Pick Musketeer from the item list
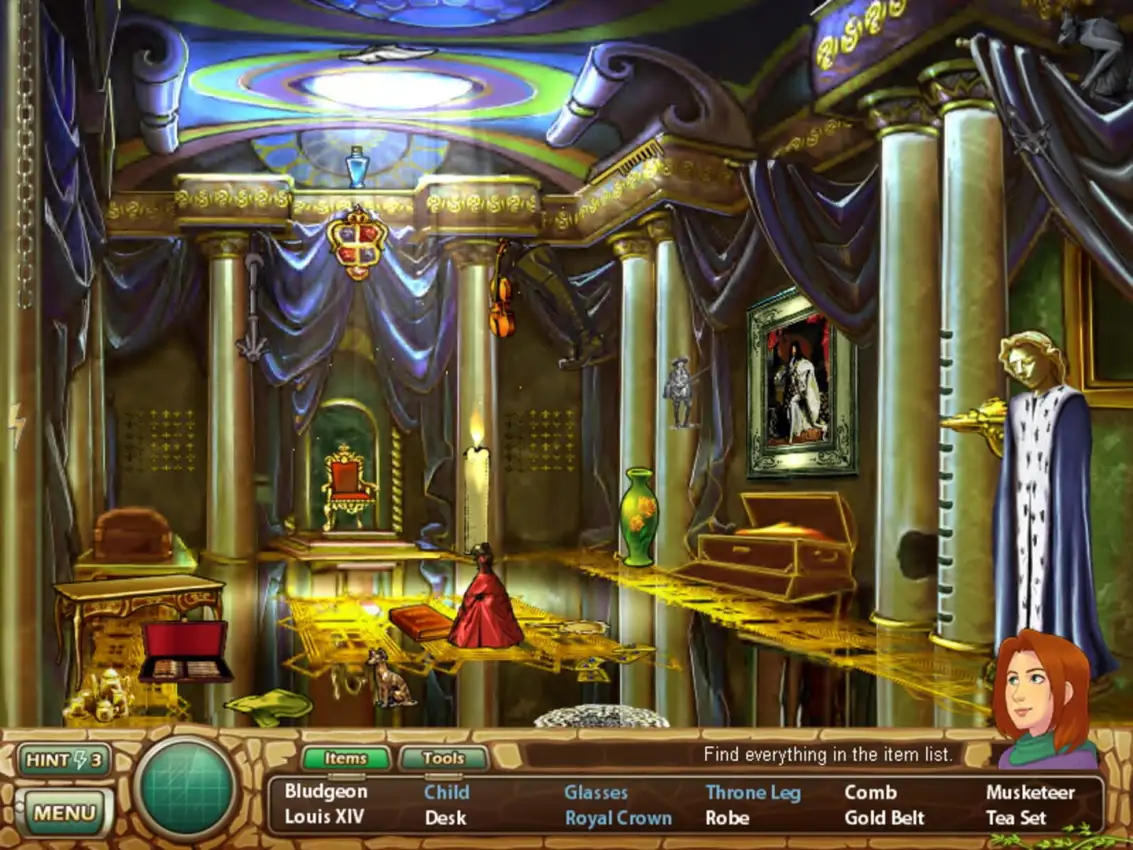 (1030, 792)
